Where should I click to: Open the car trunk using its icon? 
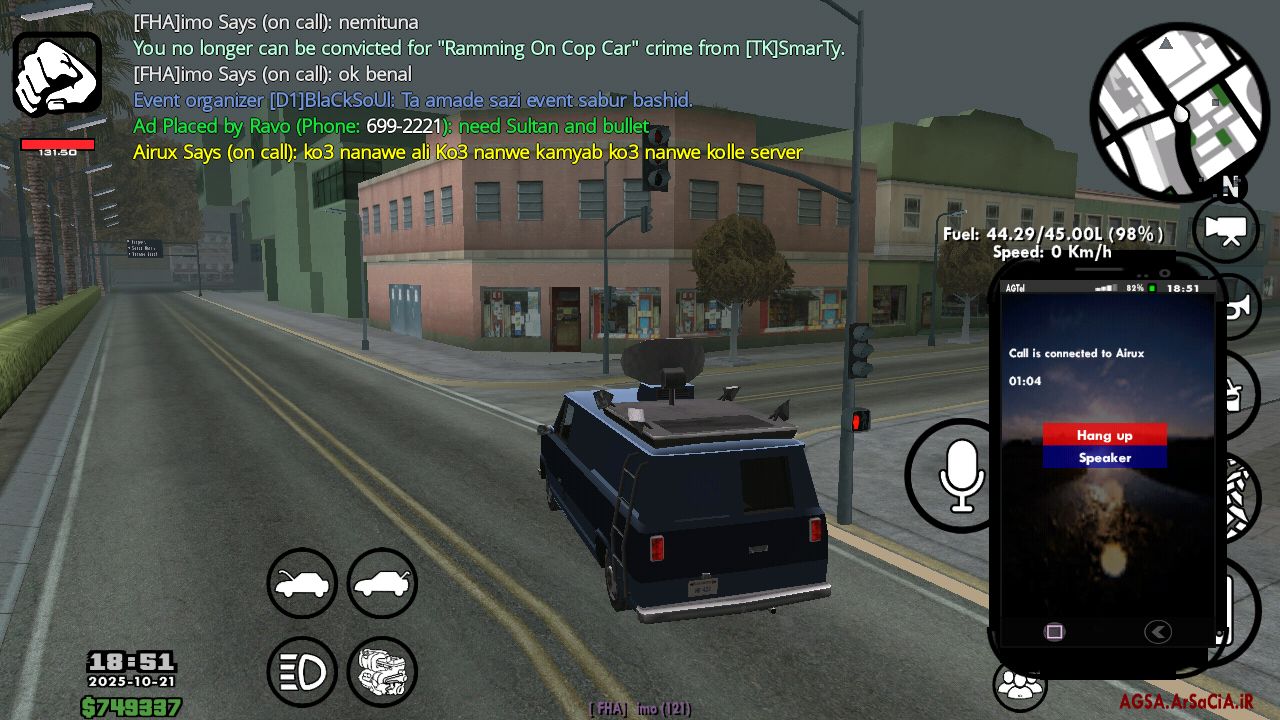(x=382, y=583)
